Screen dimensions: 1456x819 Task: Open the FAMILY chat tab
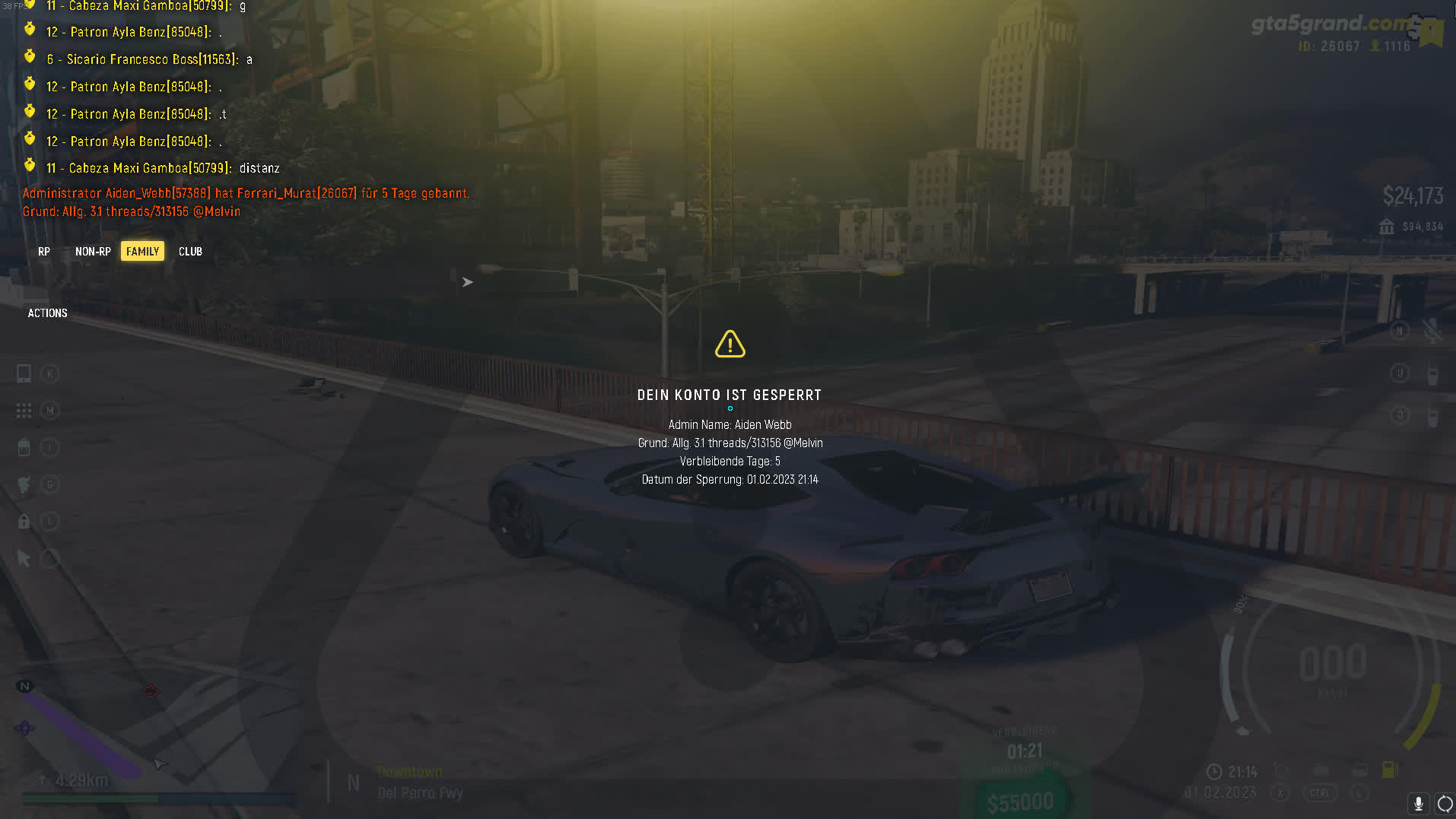click(142, 252)
